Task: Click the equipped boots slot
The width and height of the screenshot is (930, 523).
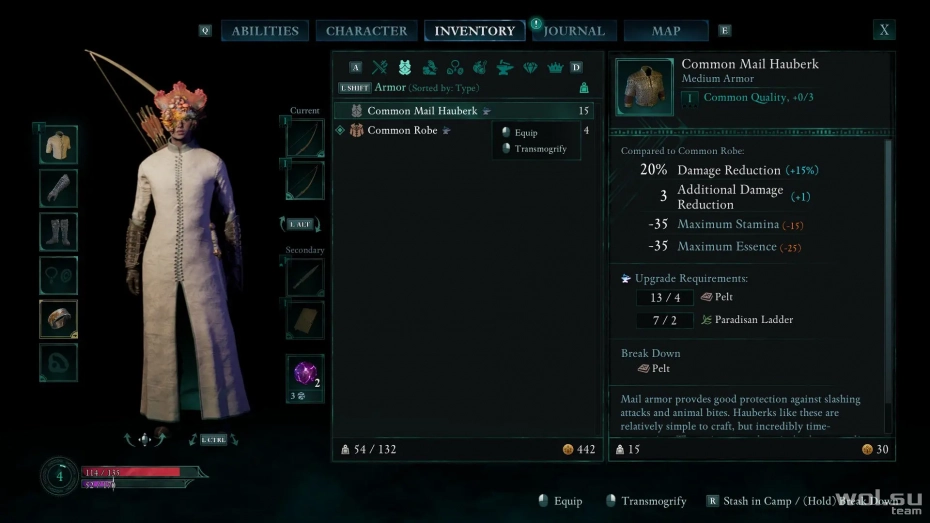Action: [58, 232]
